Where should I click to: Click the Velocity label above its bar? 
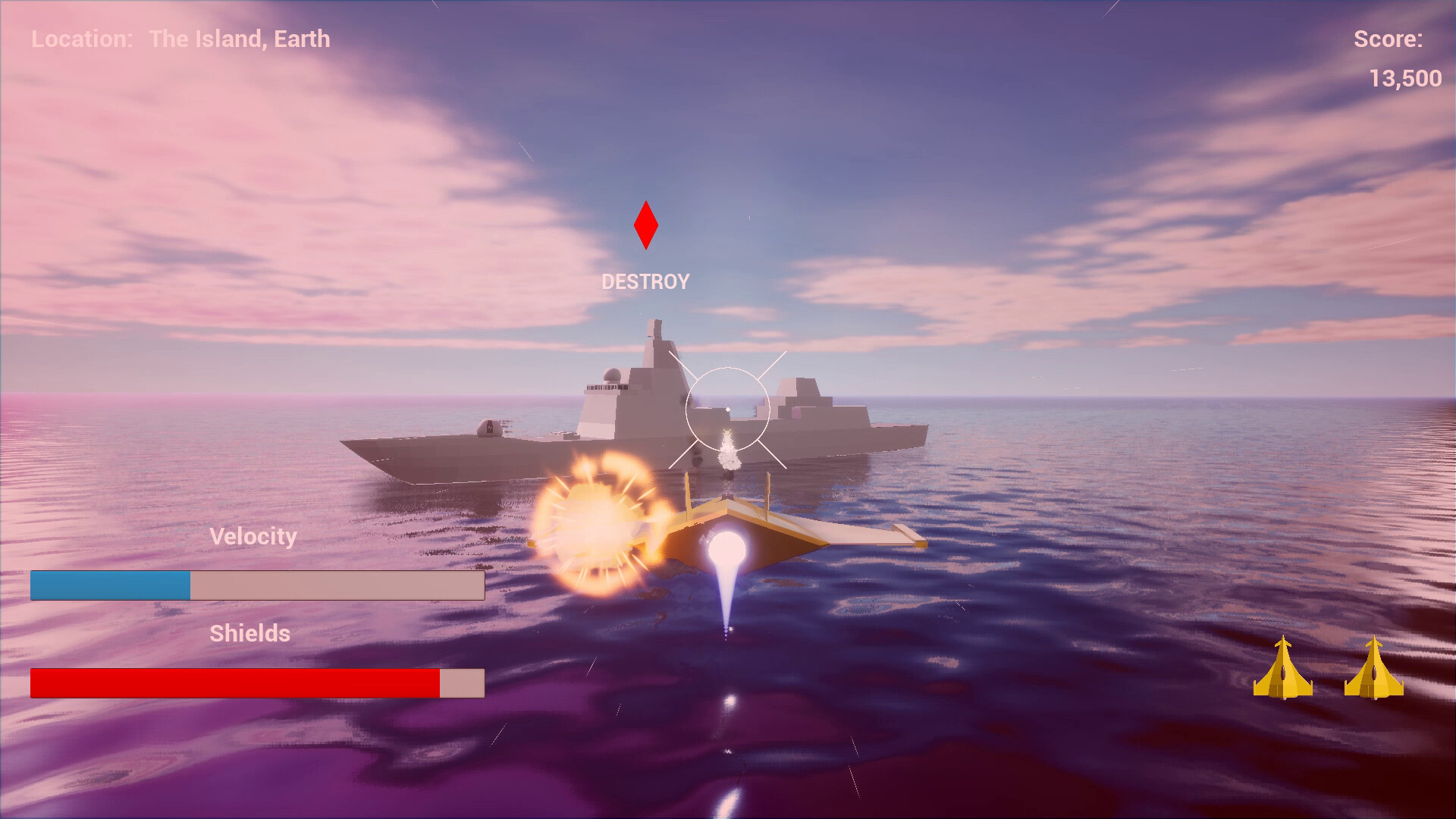(254, 536)
